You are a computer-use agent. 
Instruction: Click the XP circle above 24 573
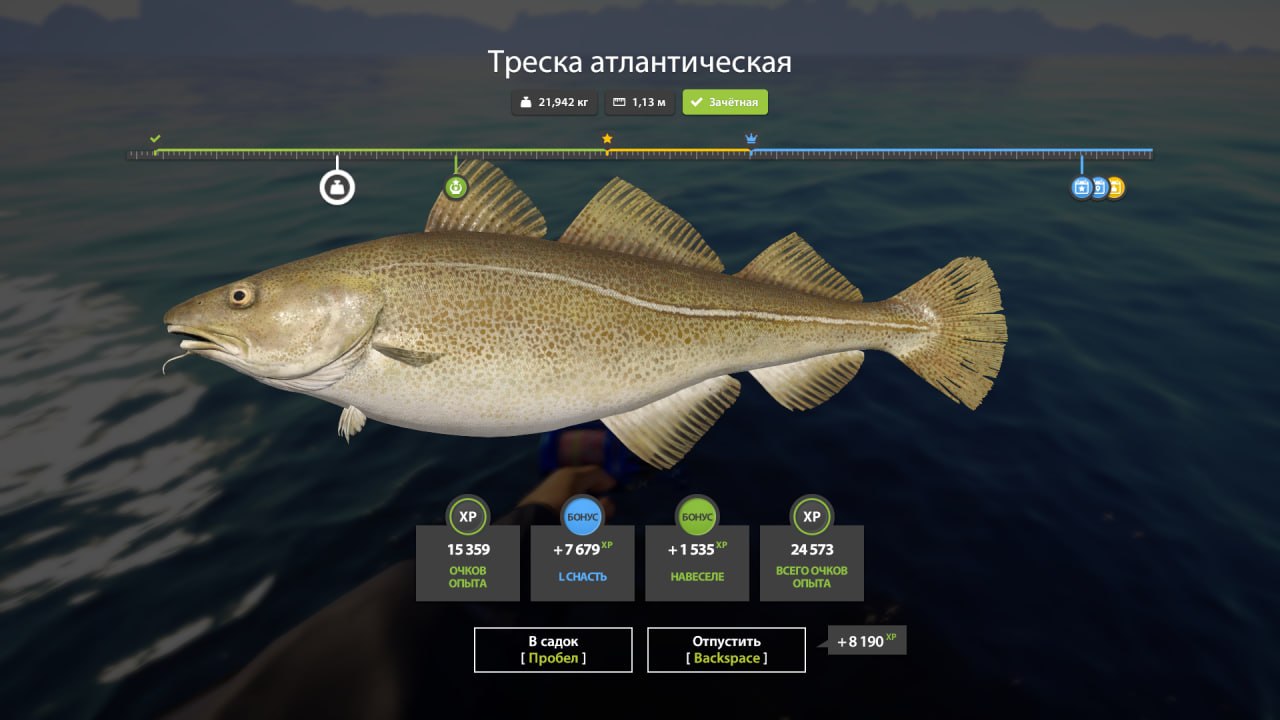(x=812, y=517)
